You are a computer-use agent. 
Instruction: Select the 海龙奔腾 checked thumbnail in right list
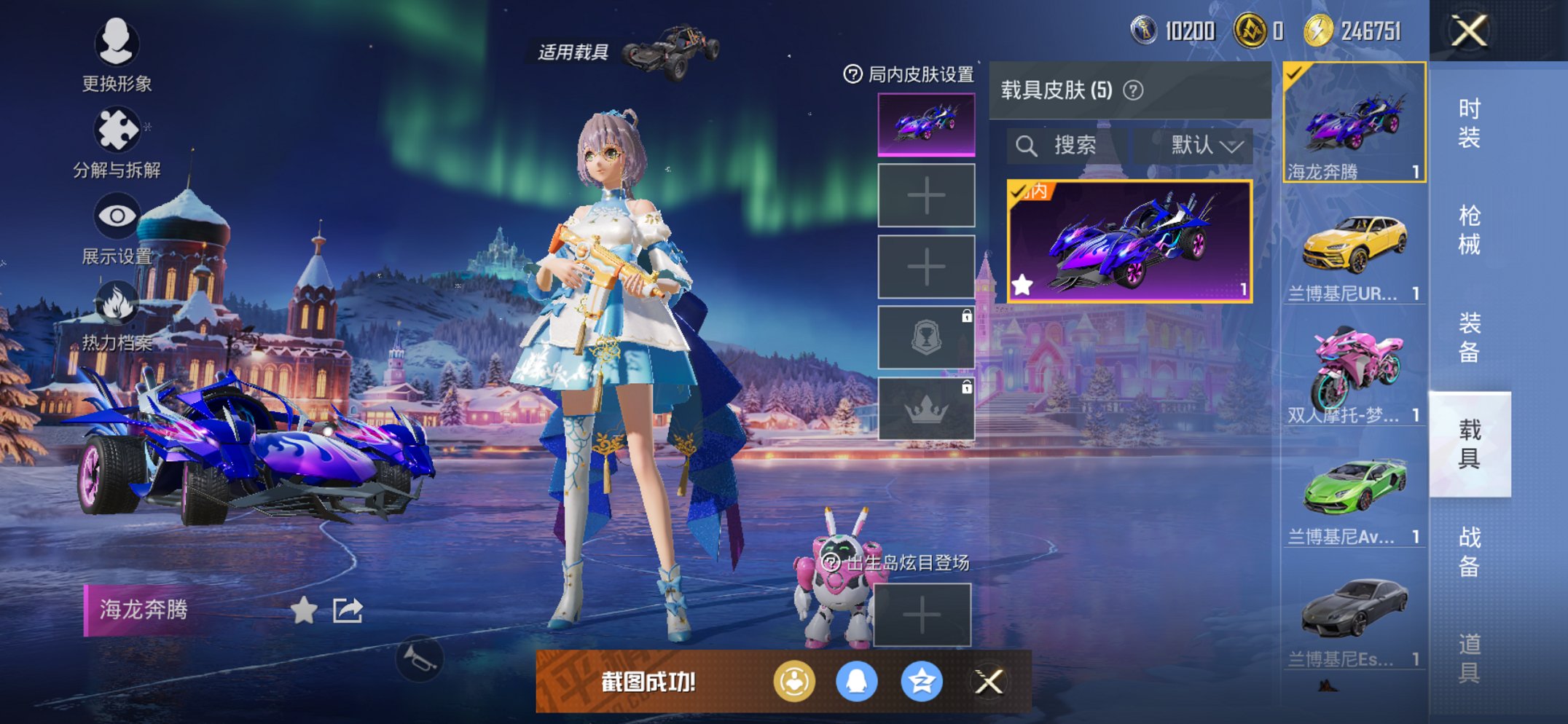click(x=1352, y=124)
